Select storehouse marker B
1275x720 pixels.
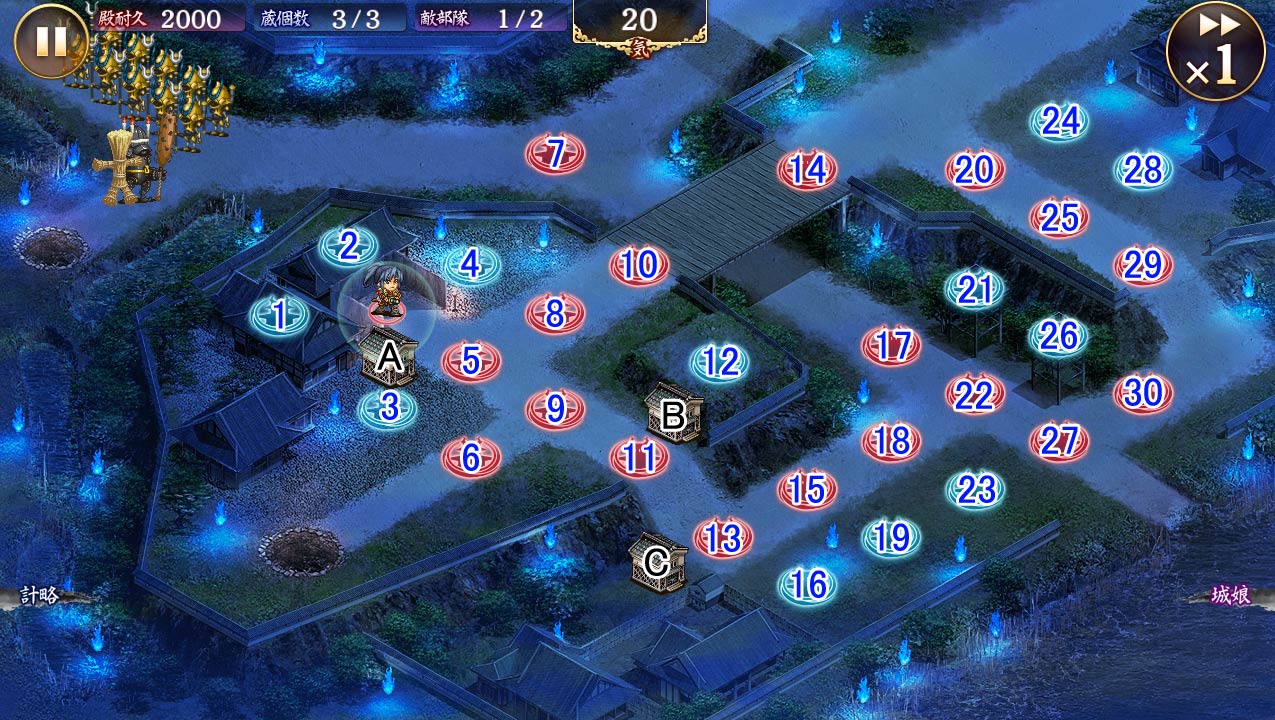point(673,414)
